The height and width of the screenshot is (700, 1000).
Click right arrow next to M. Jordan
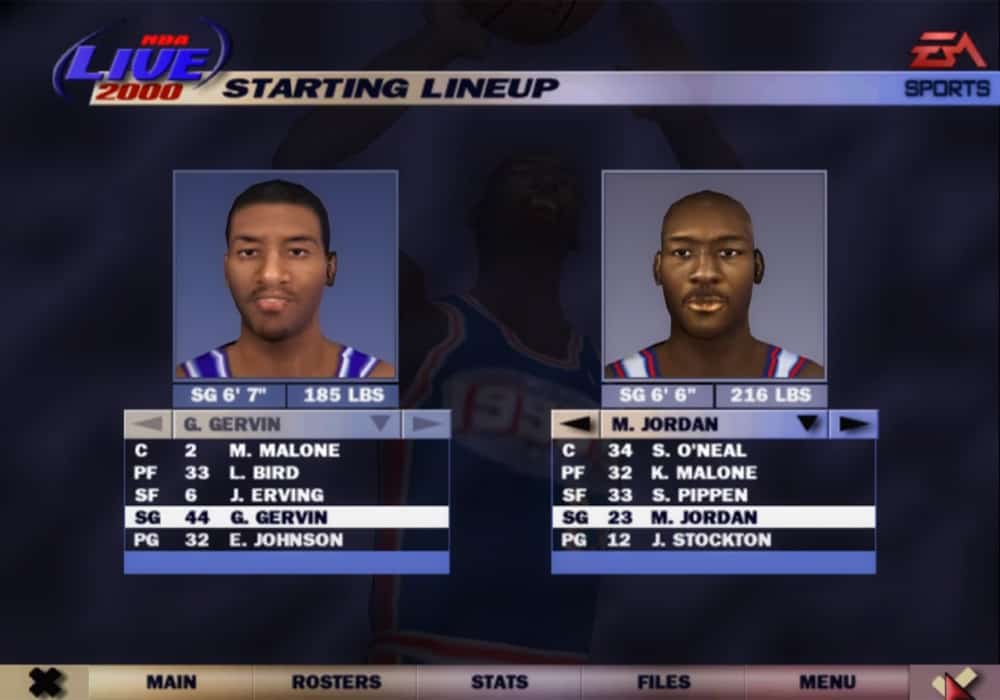[853, 424]
